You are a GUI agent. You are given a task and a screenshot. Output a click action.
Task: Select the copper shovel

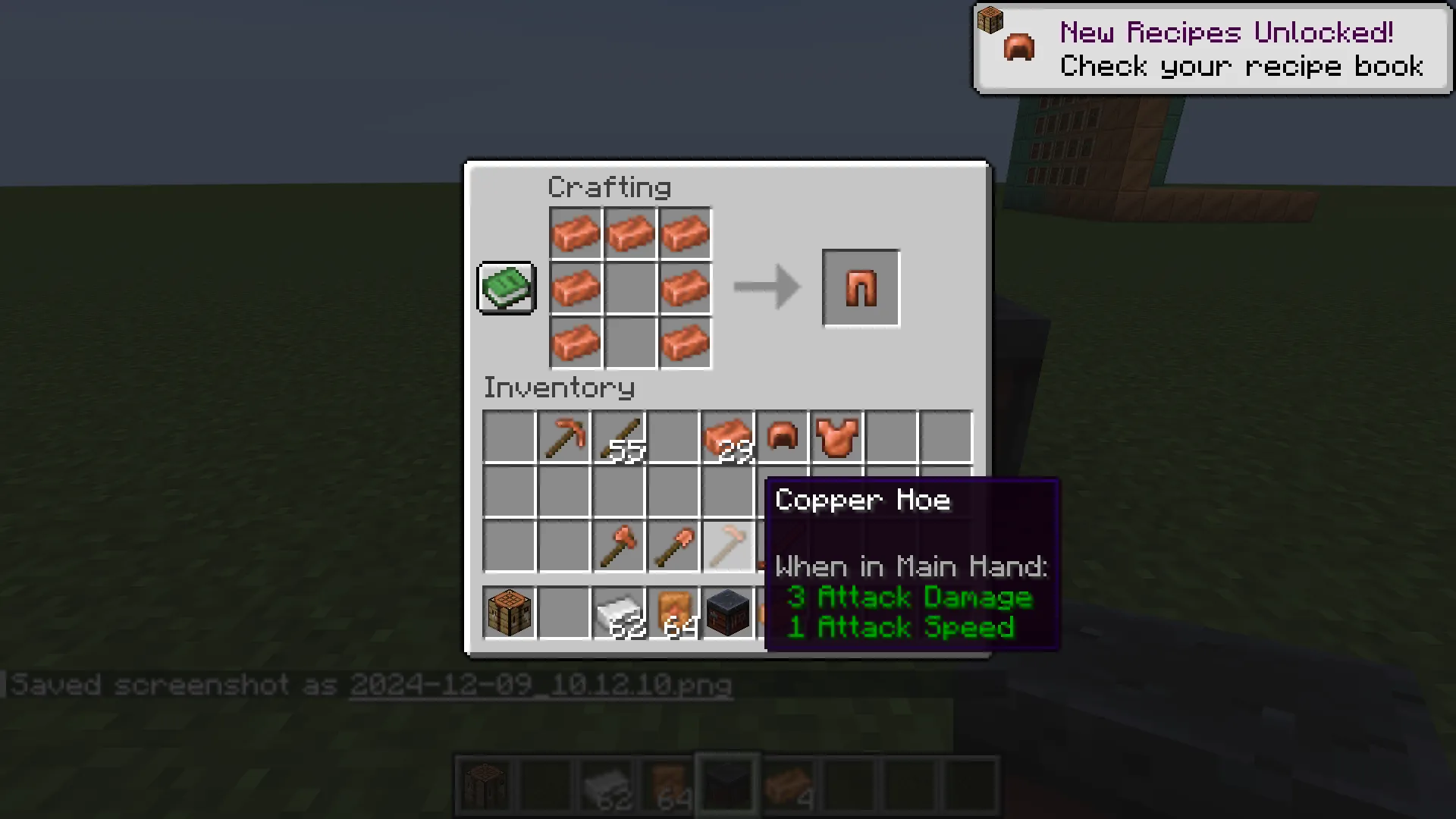pos(673,548)
